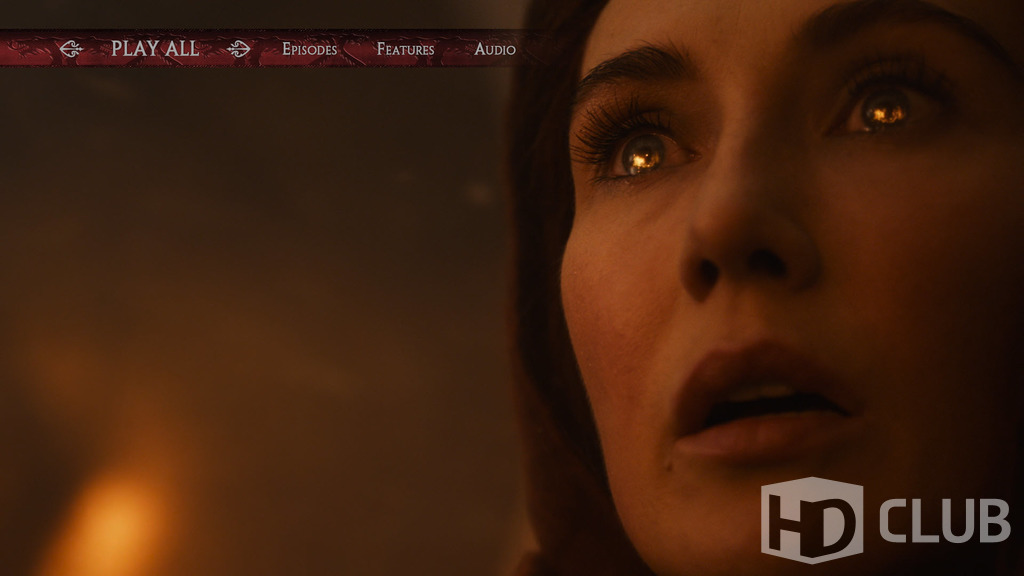1024x576 pixels.
Task: Show the Features menu
Action: [405, 49]
